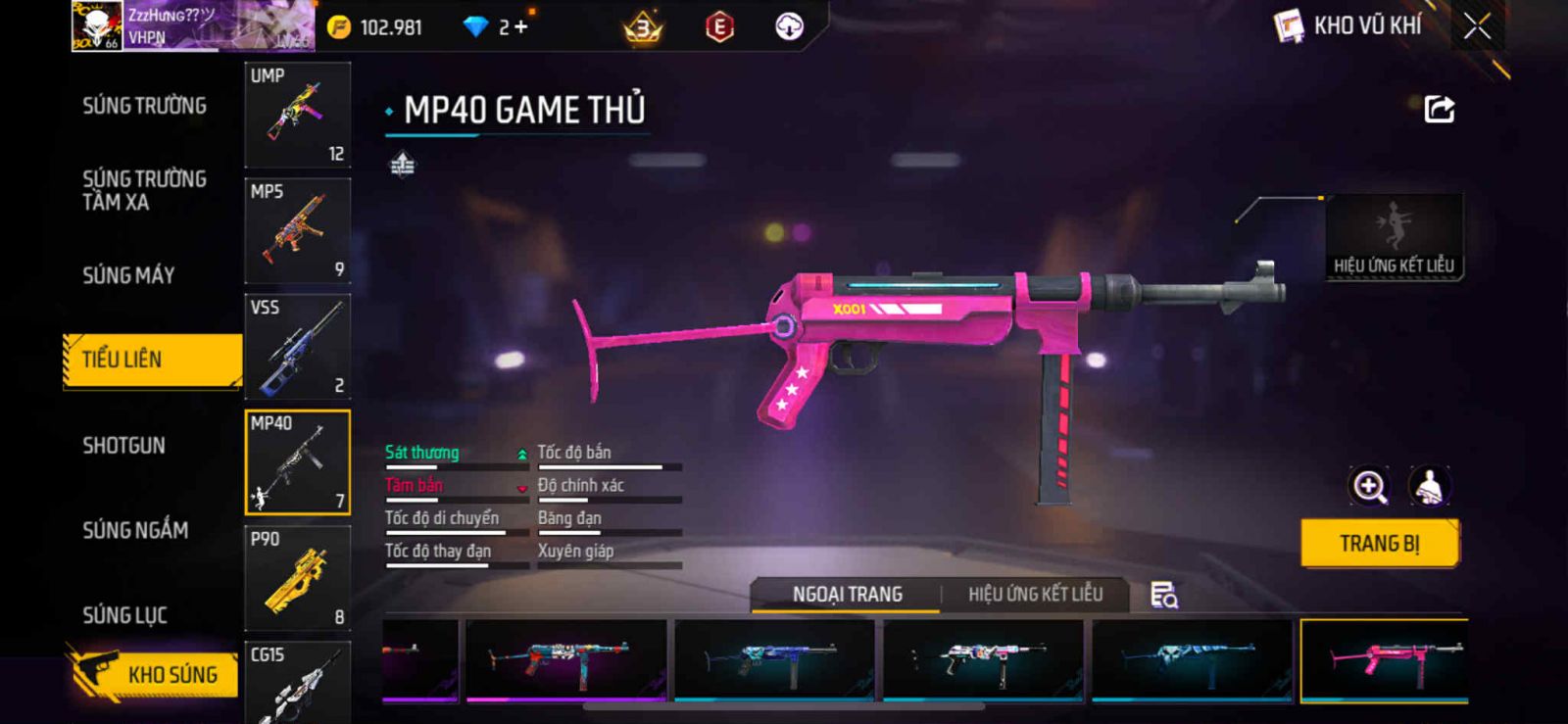Zoom in with the magnifier icon
1568x724 pixels.
1369,486
